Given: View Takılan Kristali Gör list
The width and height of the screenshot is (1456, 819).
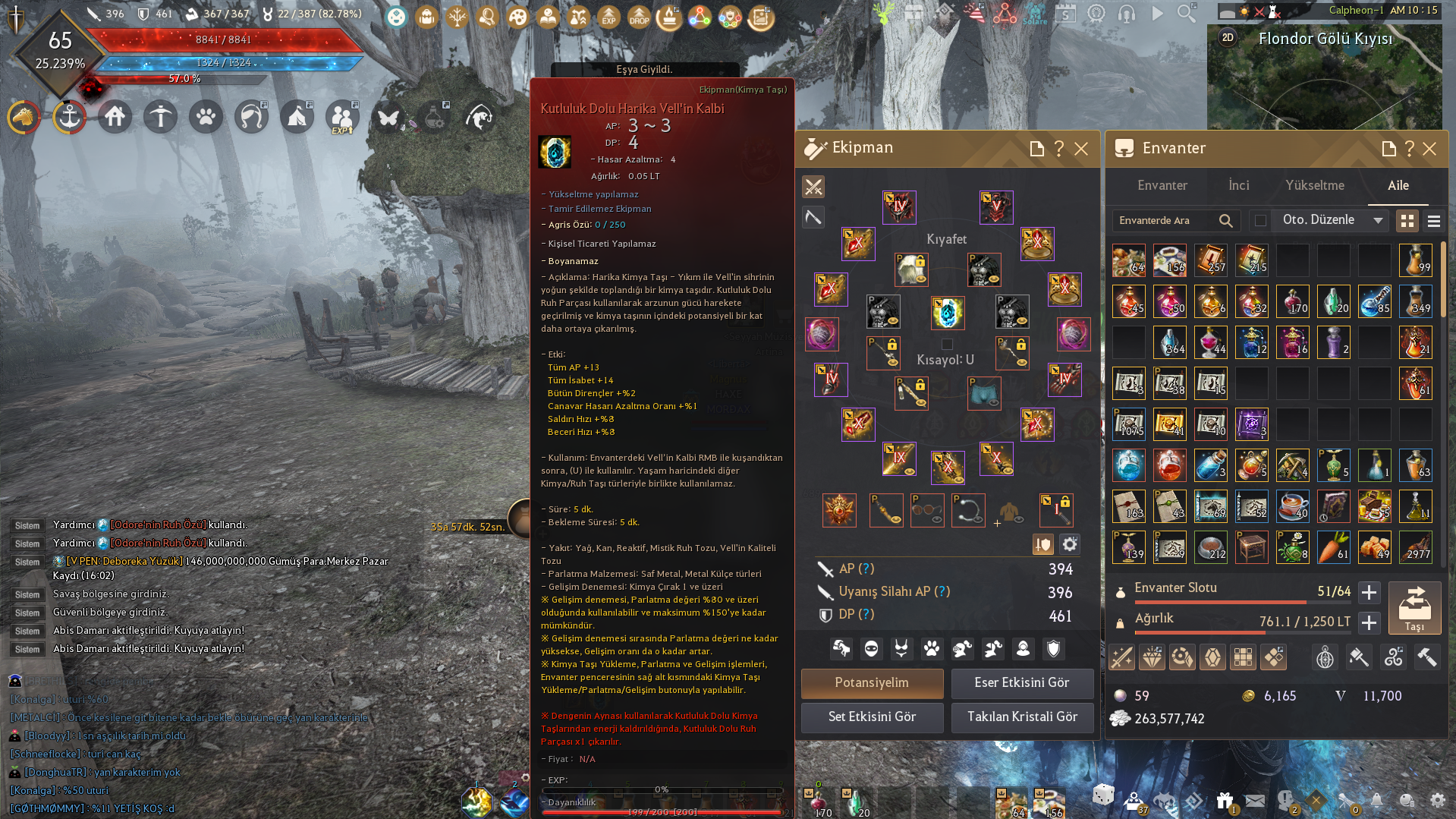Looking at the screenshot, I should point(1021,717).
